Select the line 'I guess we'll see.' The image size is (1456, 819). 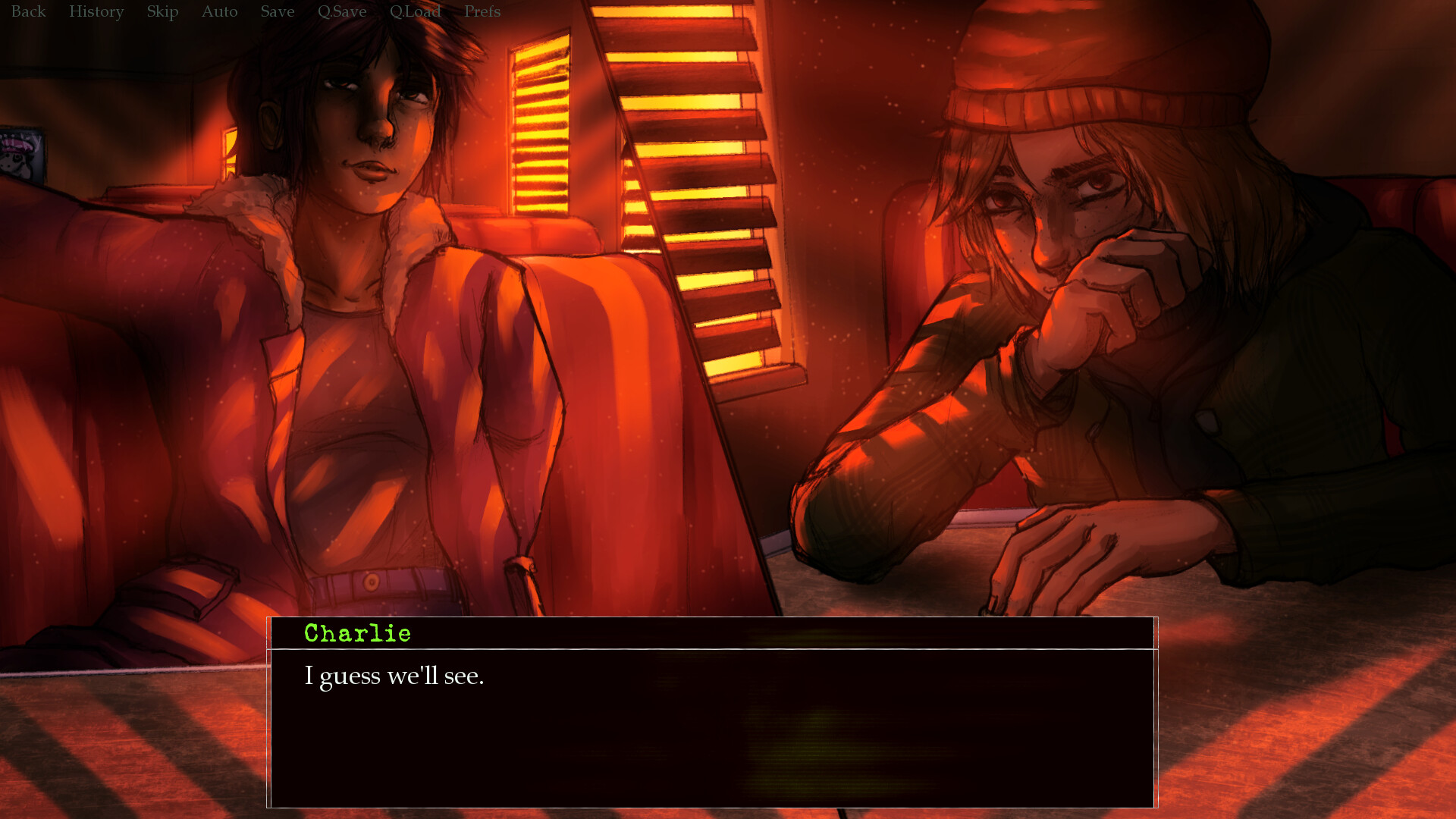coord(395,676)
